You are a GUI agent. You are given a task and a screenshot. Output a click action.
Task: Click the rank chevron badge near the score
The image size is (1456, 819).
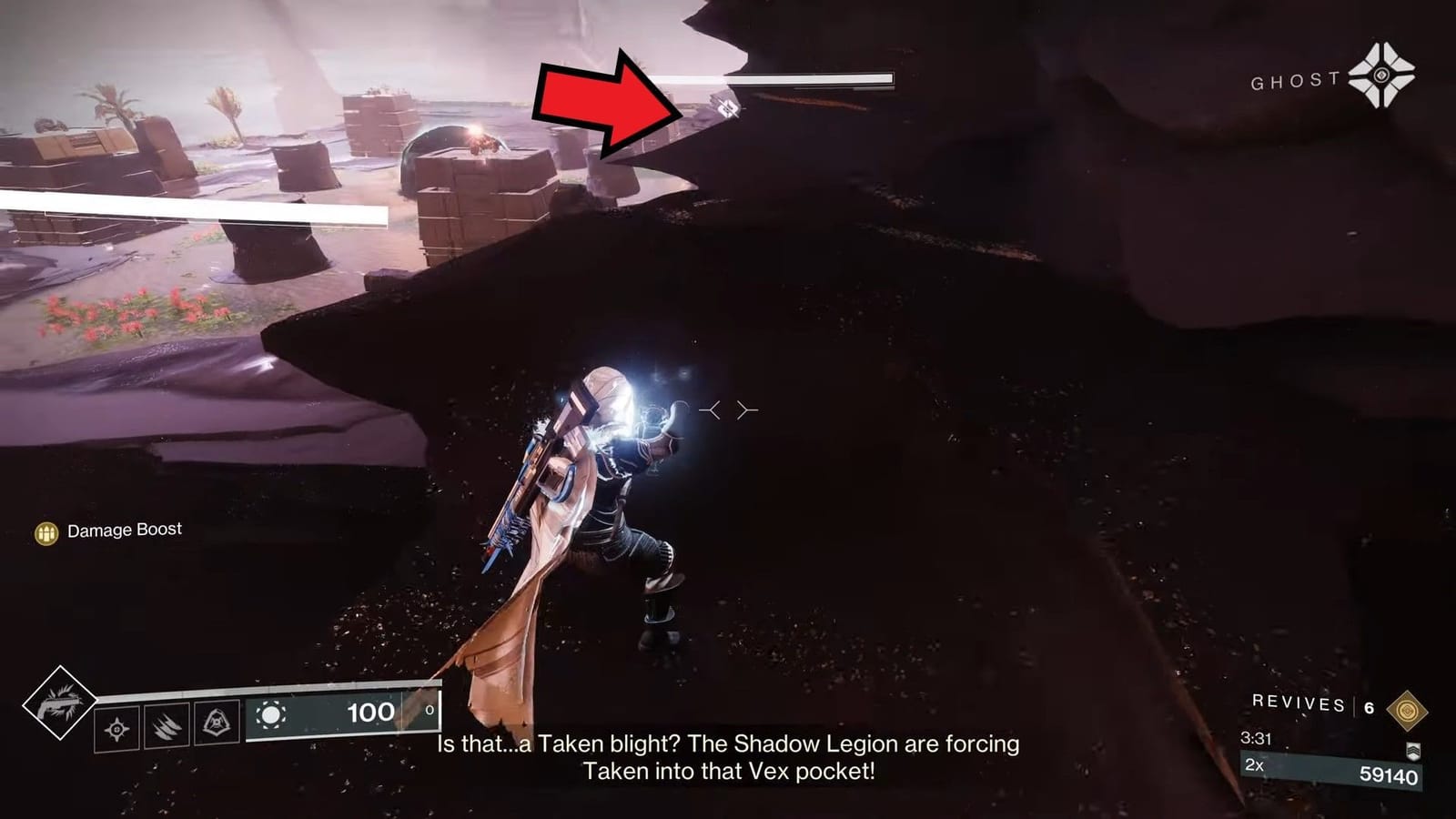[x=1413, y=751]
